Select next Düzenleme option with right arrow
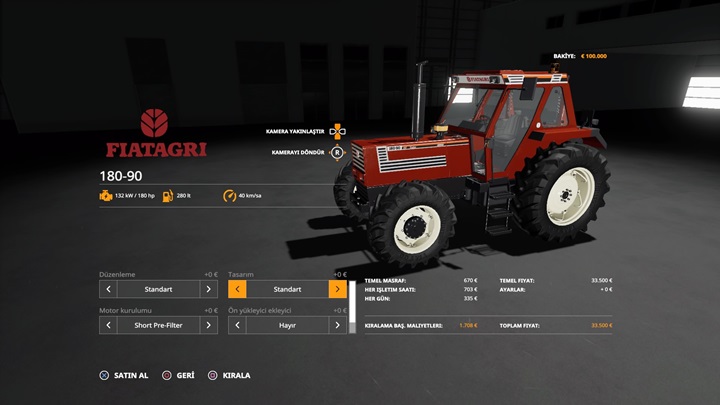 [208, 289]
